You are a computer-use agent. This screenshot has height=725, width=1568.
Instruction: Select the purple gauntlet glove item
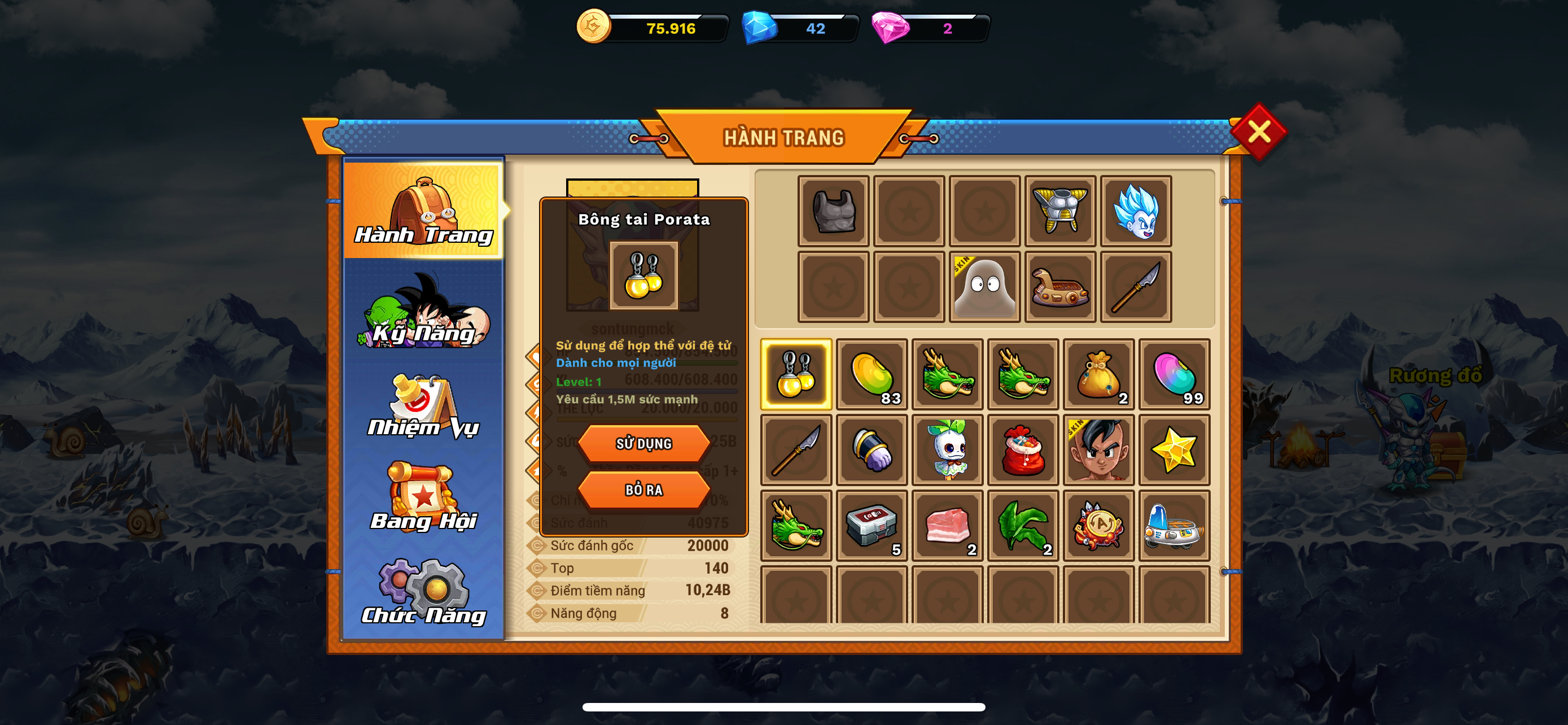[871, 450]
